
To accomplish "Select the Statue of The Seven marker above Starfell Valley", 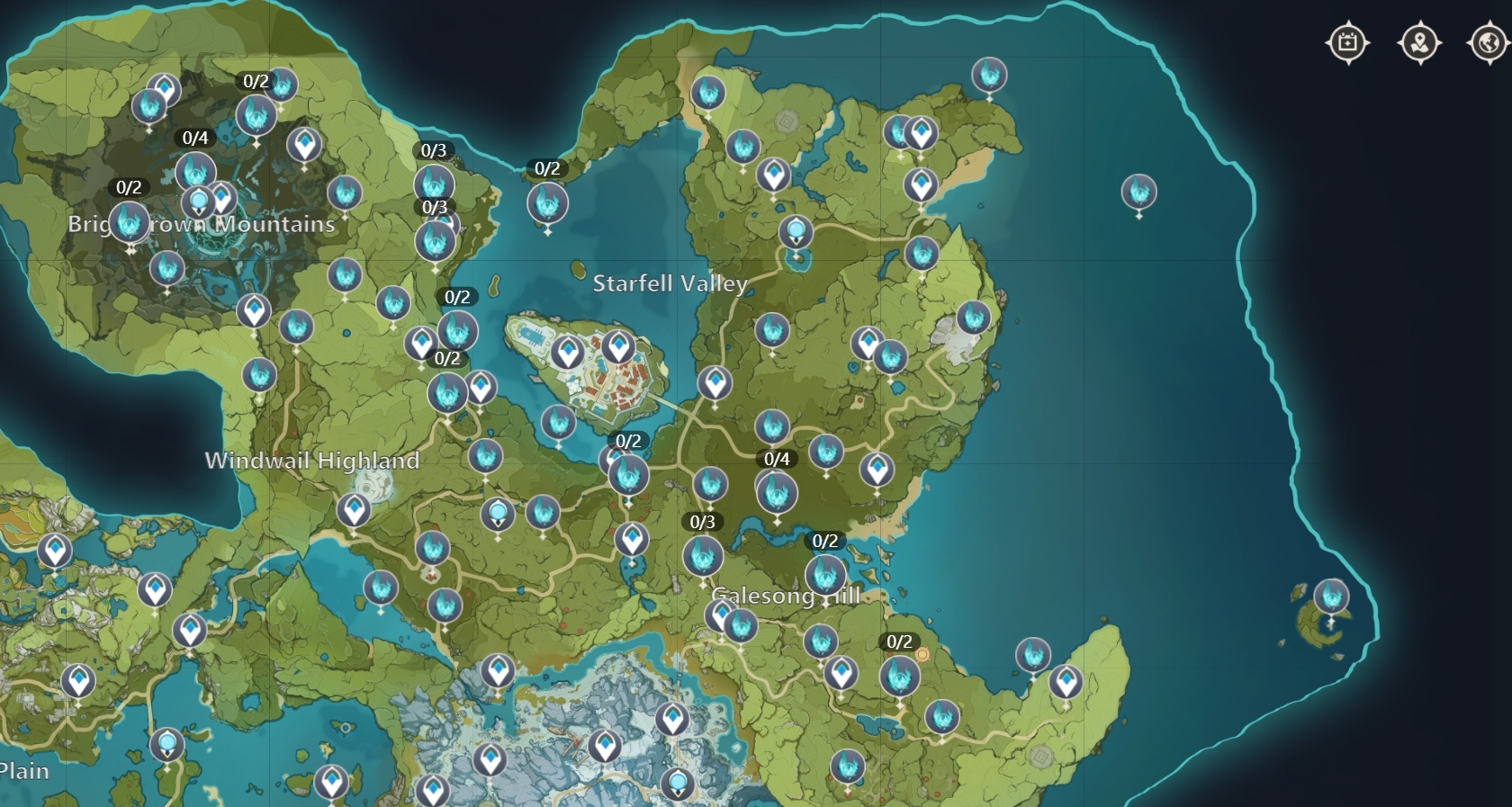I will (796, 232).
